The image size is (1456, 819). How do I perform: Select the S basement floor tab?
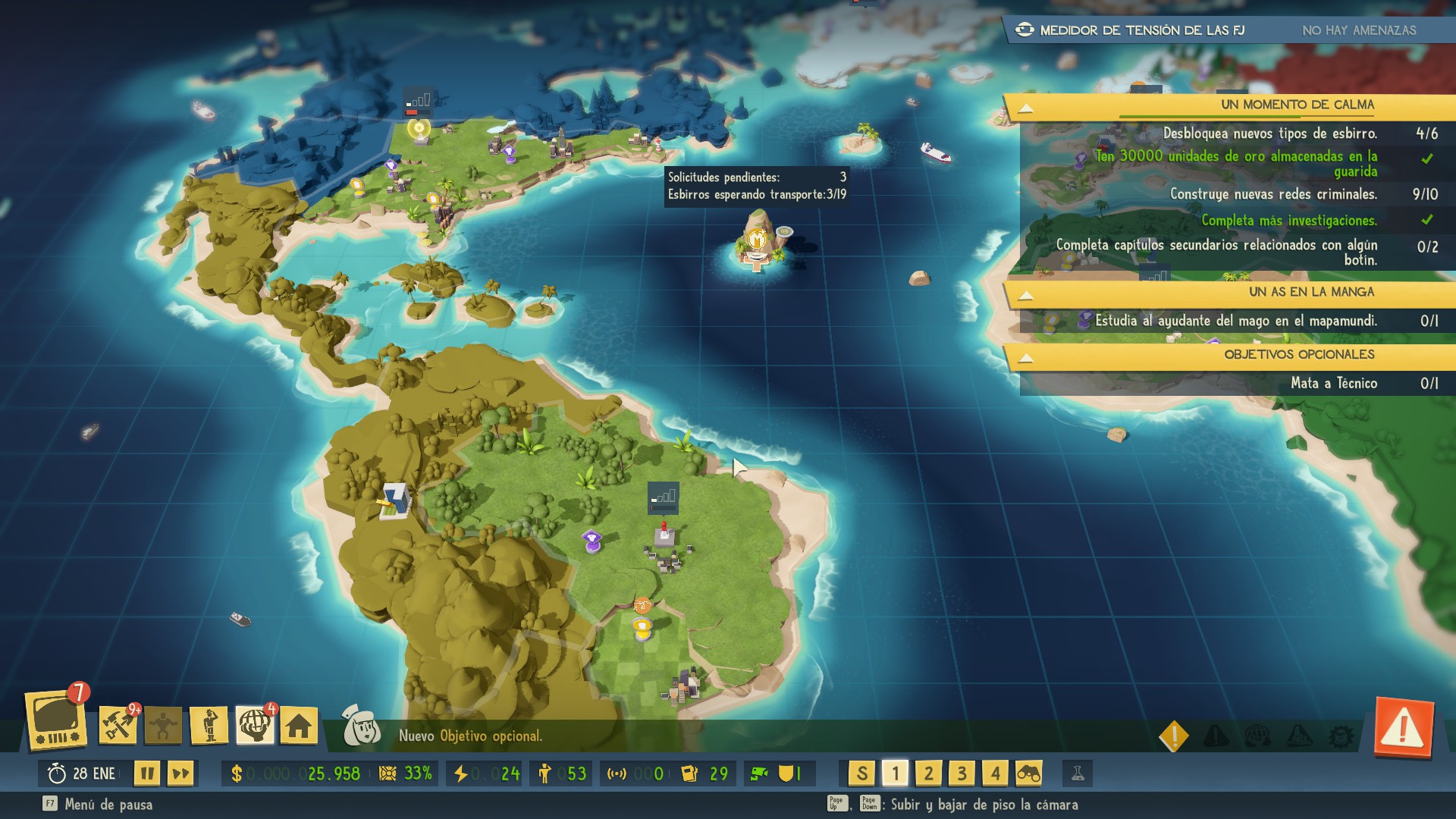(x=863, y=775)
